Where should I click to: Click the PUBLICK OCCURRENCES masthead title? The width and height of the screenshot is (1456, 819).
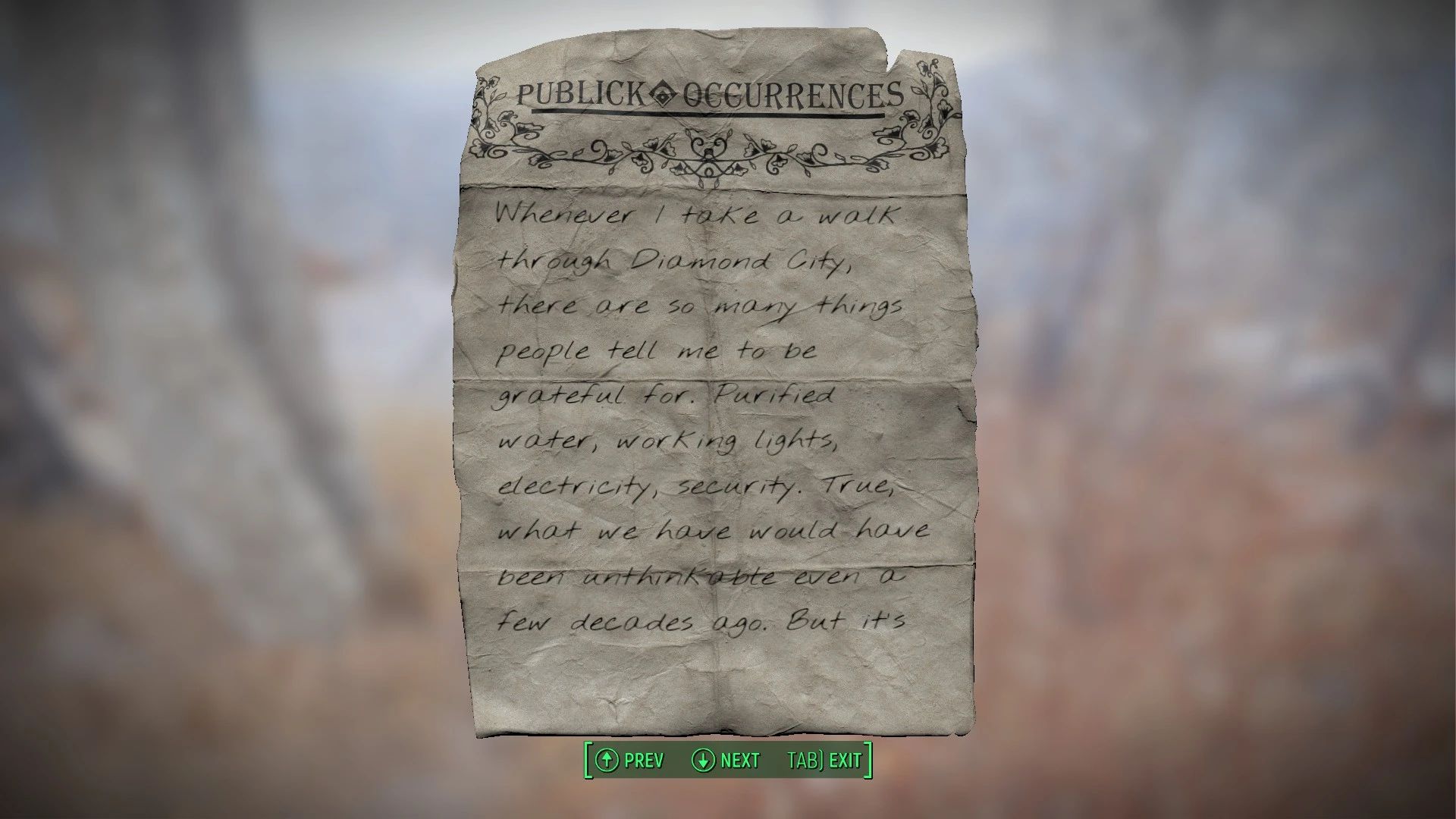pyautogui.click(x=713, y=93)
